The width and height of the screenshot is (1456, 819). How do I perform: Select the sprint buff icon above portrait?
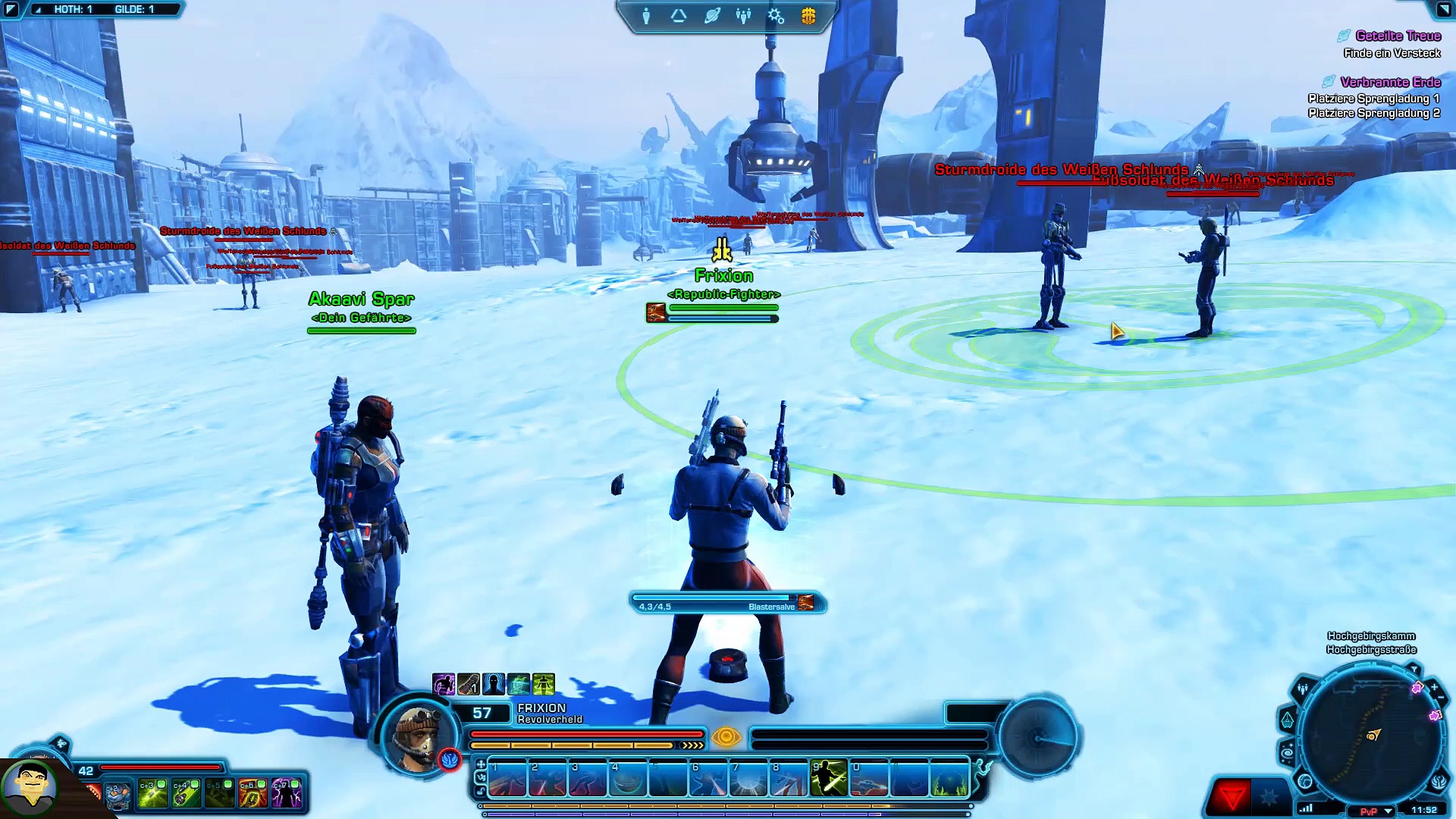(543, 684)
